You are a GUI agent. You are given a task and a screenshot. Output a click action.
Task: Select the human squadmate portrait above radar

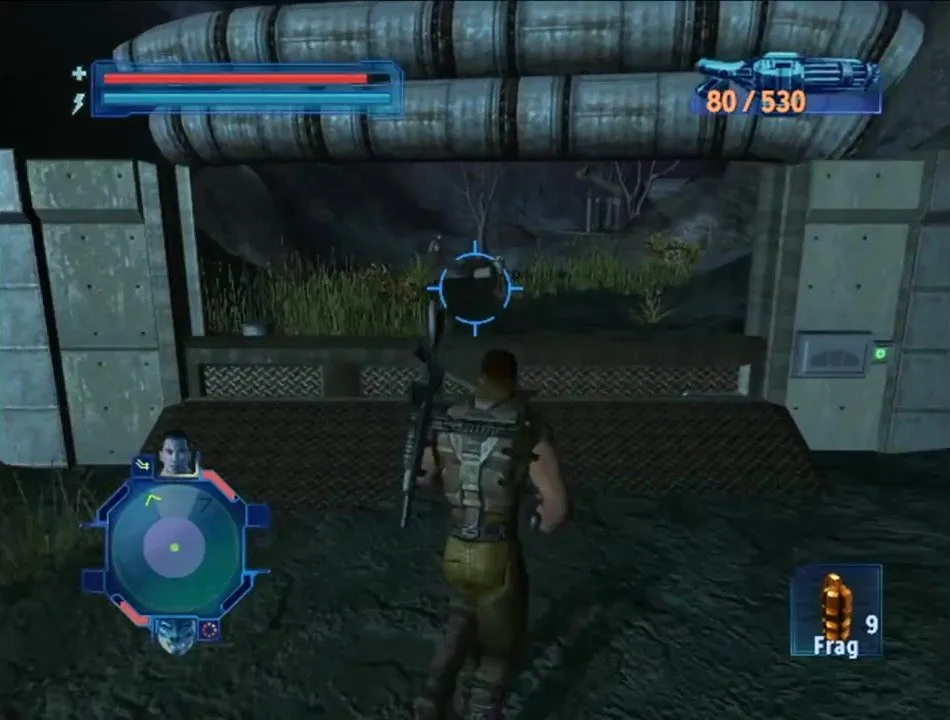[x=178, y=455]
